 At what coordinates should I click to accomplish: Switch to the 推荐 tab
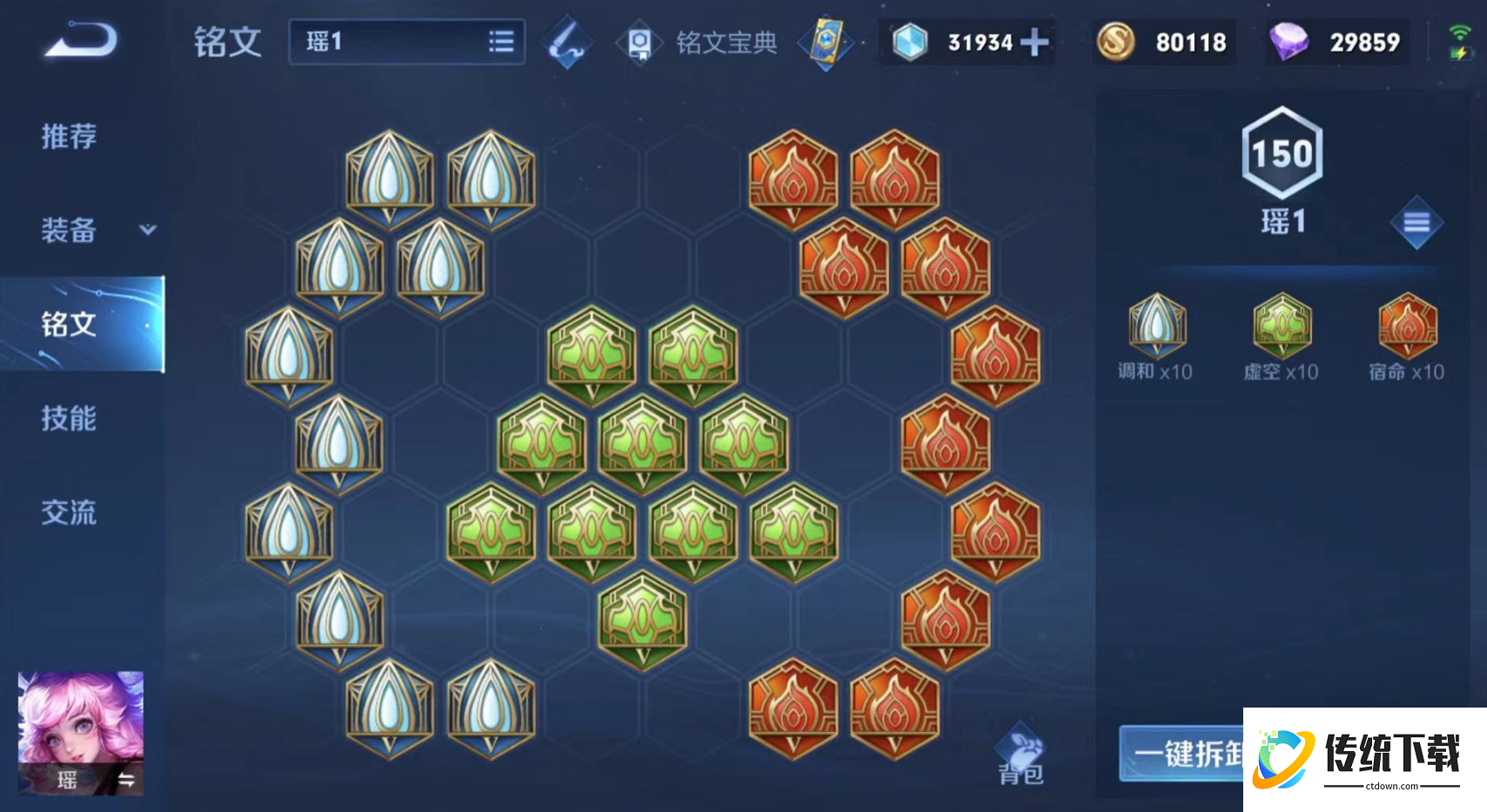point(70,137)
